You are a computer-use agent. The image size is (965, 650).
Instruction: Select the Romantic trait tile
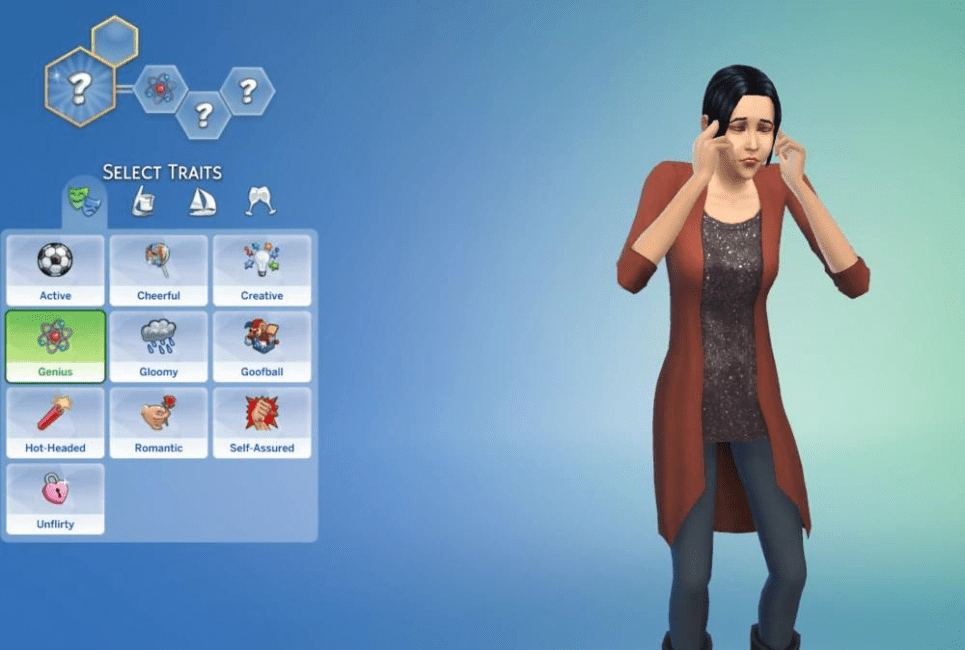pyautogui.click(x=159, y=422)
